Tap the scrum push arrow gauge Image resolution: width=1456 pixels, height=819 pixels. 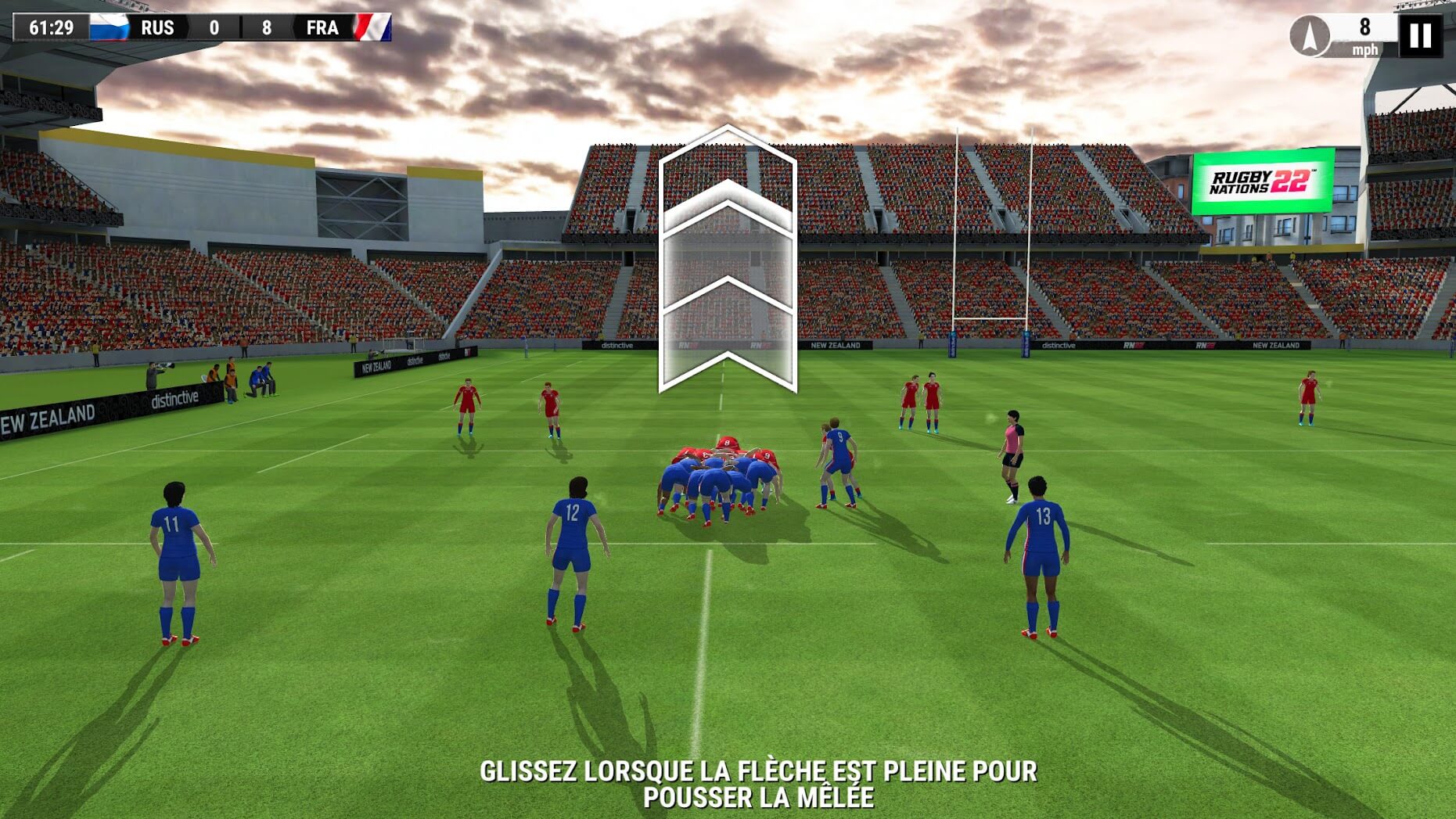(728, 258)
